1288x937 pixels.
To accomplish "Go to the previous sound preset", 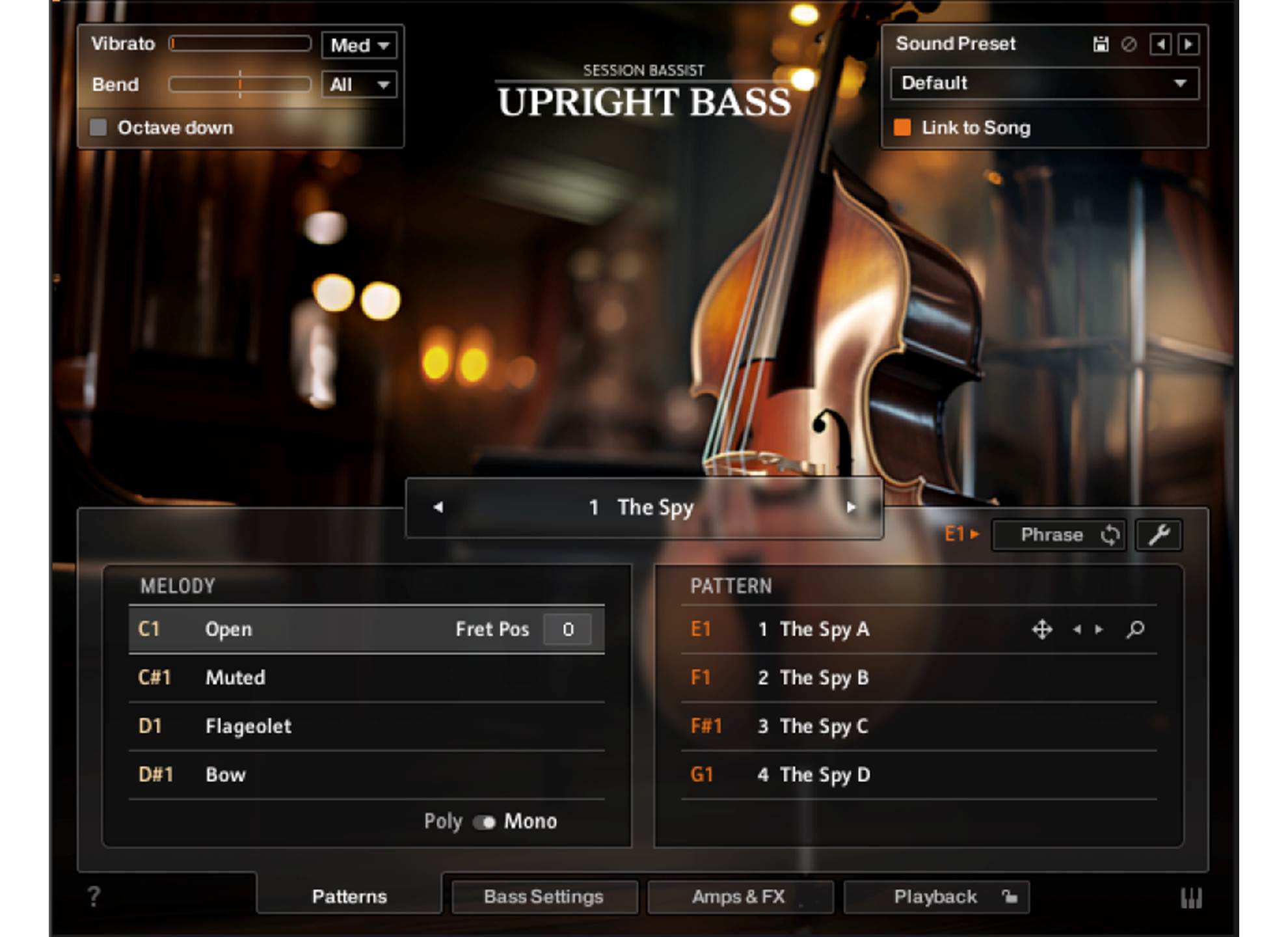I will (x=1161, y=44).
